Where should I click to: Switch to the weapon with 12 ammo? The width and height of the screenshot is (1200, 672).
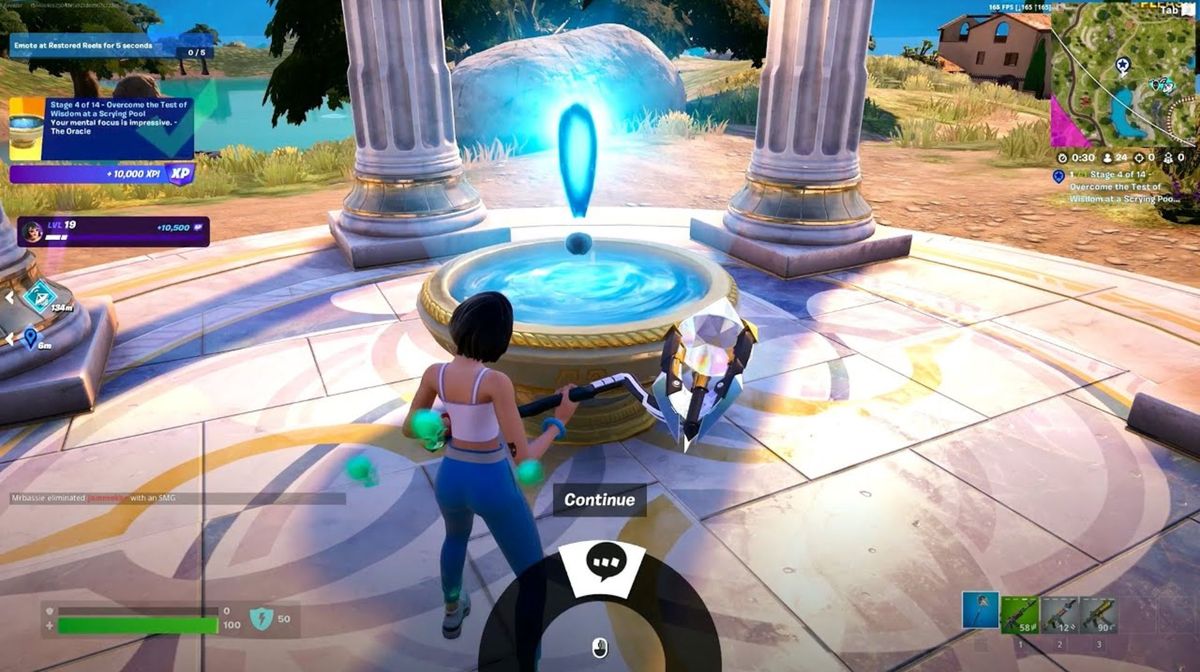coord(1058,613)
